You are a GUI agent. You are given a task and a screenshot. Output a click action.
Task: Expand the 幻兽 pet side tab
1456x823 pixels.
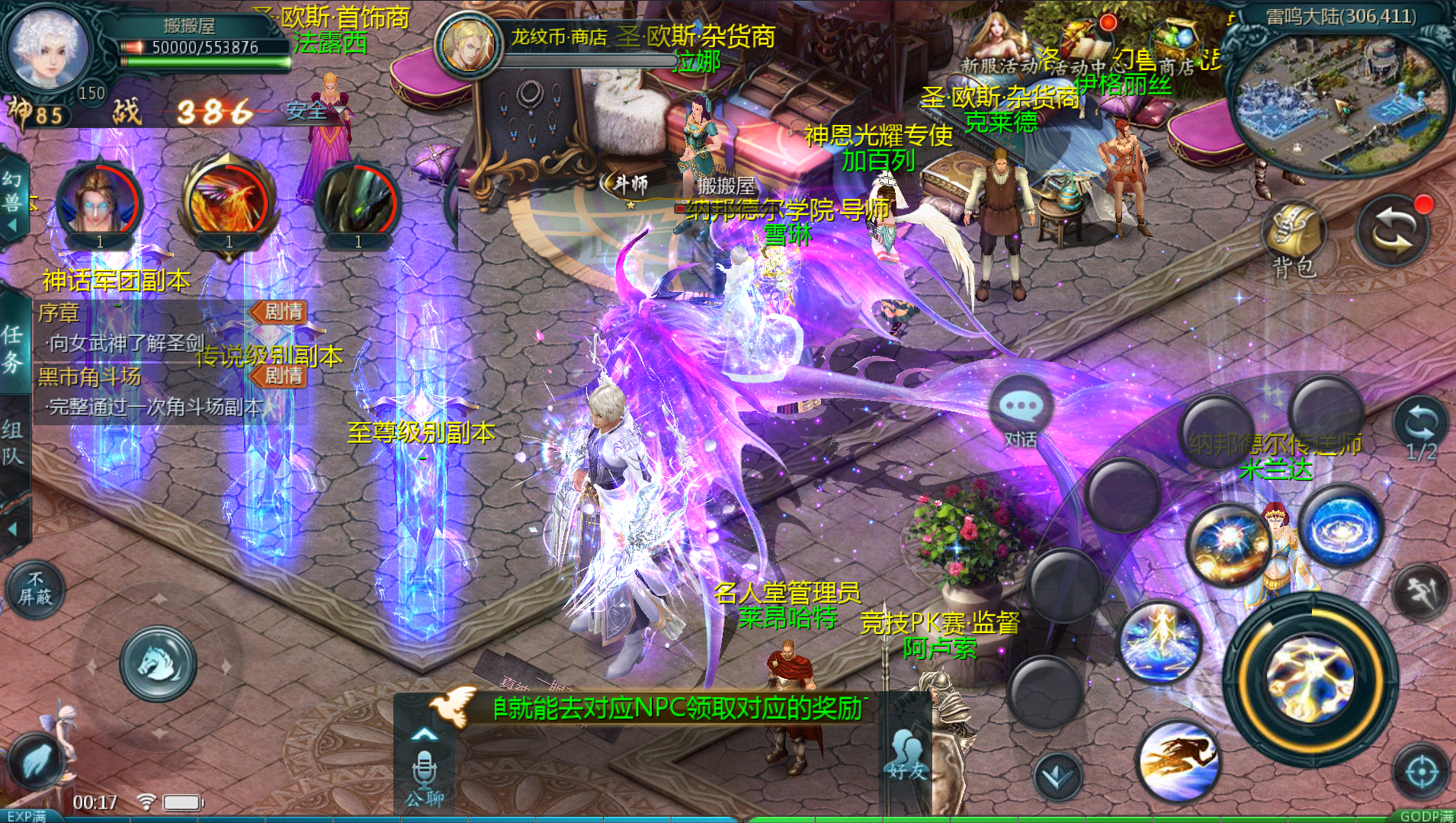(x=13, y=200)
